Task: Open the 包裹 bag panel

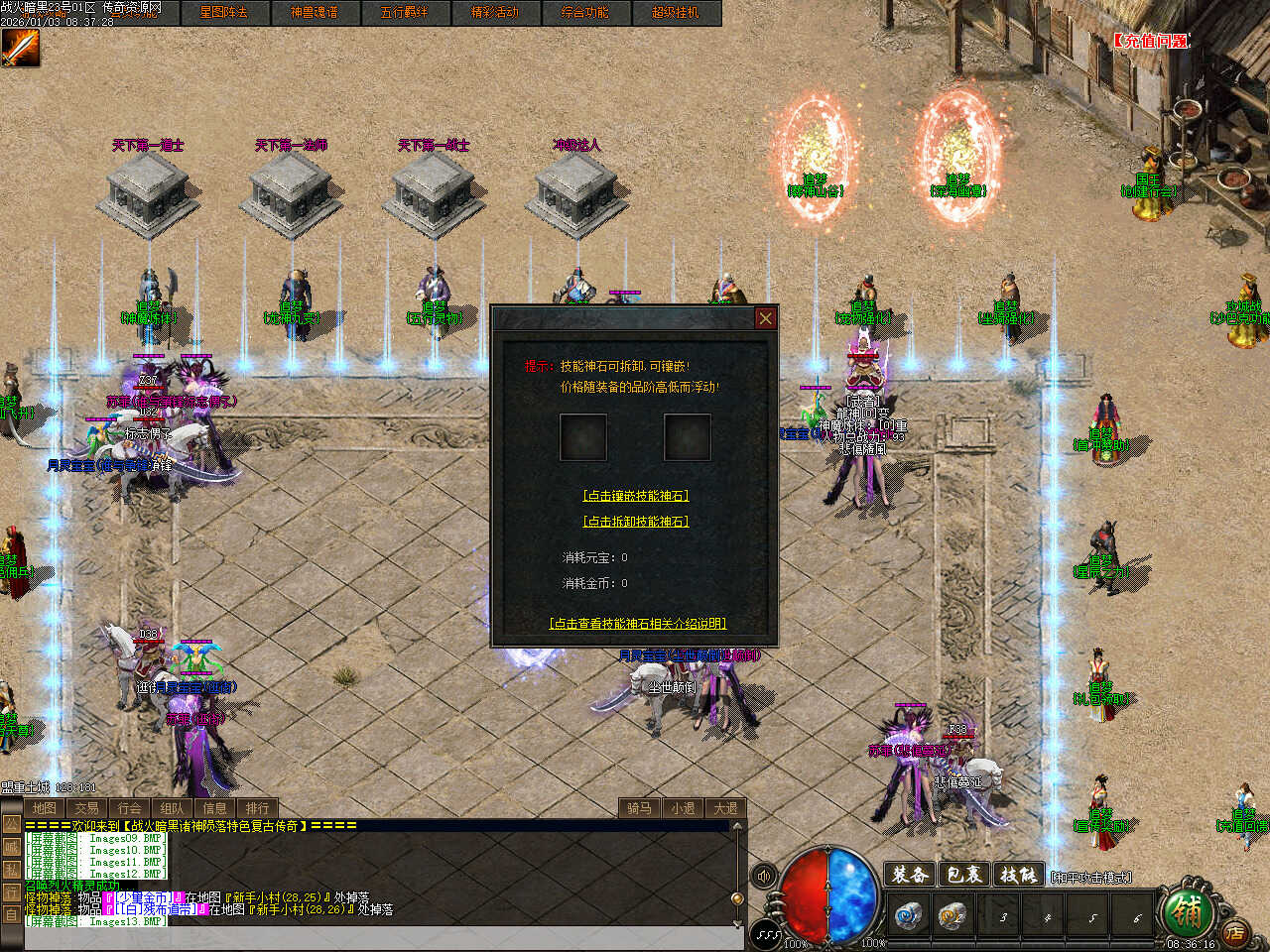Action: coord(963,875)
